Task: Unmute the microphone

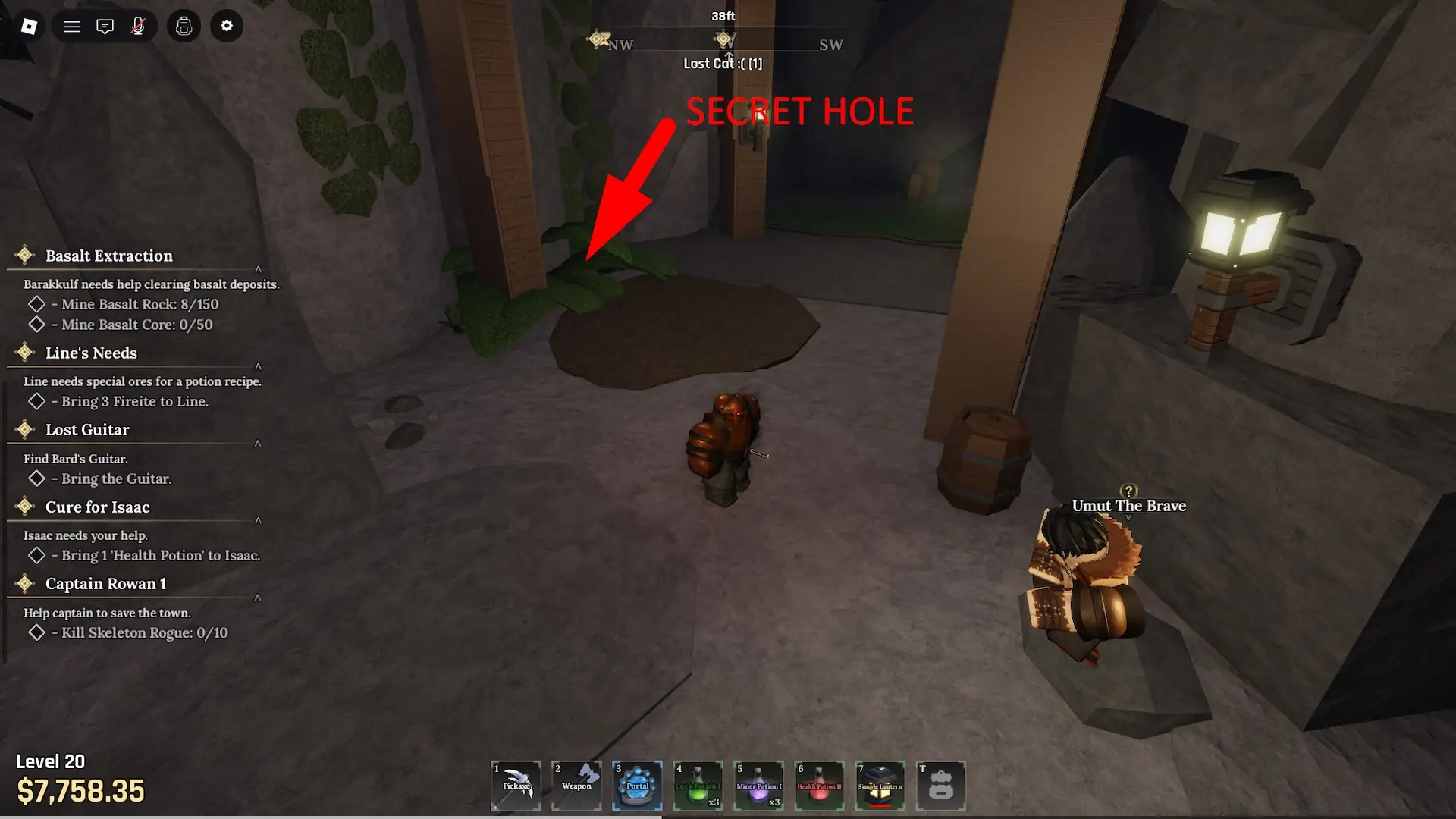Action: click(x=139, y=25)
